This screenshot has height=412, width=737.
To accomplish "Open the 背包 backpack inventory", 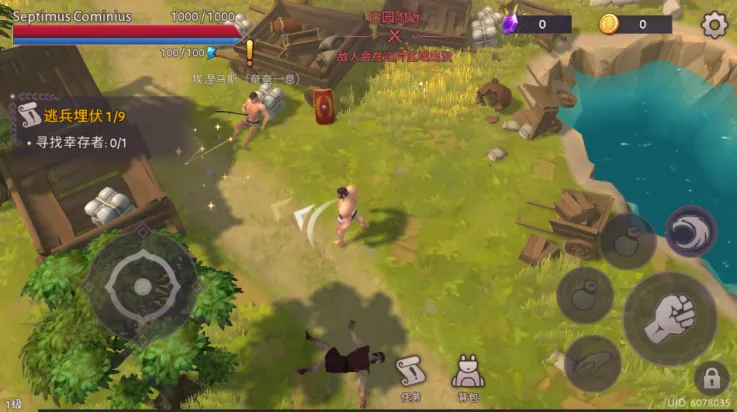I will [x=468, y=375].
